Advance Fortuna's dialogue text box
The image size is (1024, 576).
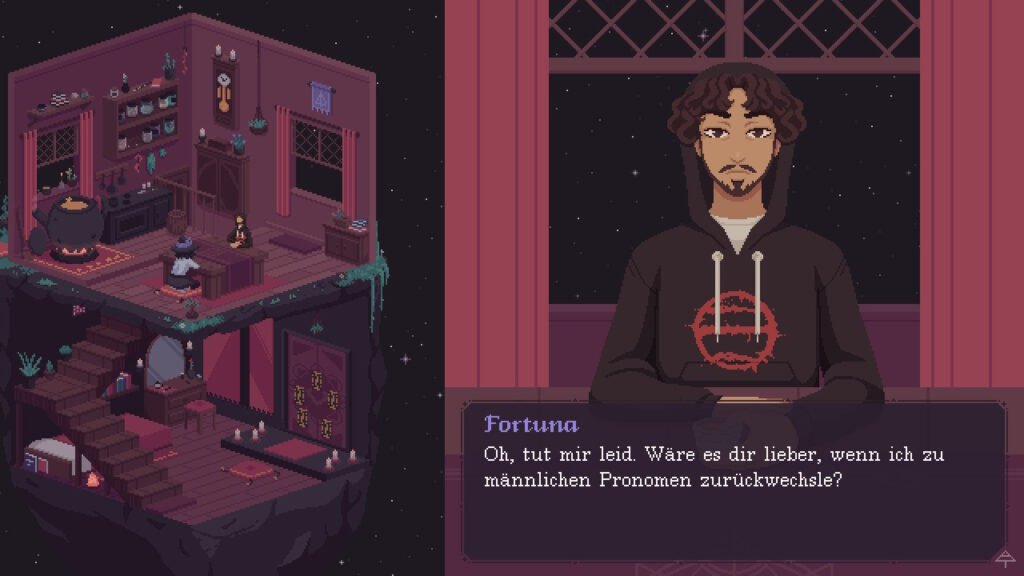point(733,480)
